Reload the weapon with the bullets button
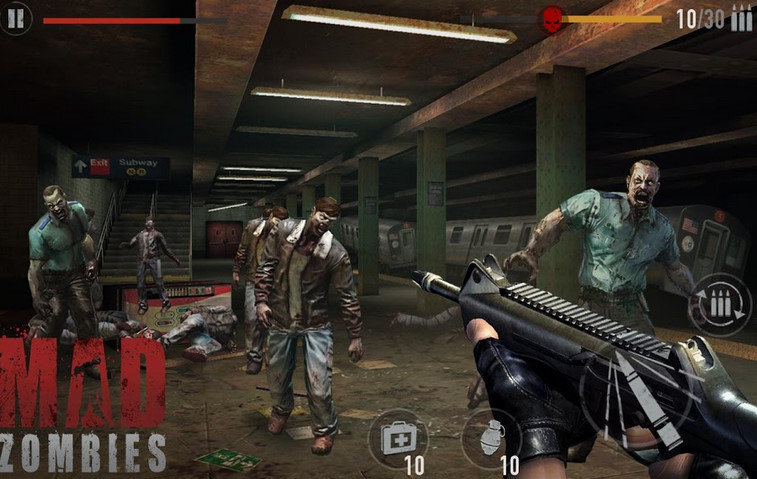The image size is (757, 479). [x=720, y=304]
